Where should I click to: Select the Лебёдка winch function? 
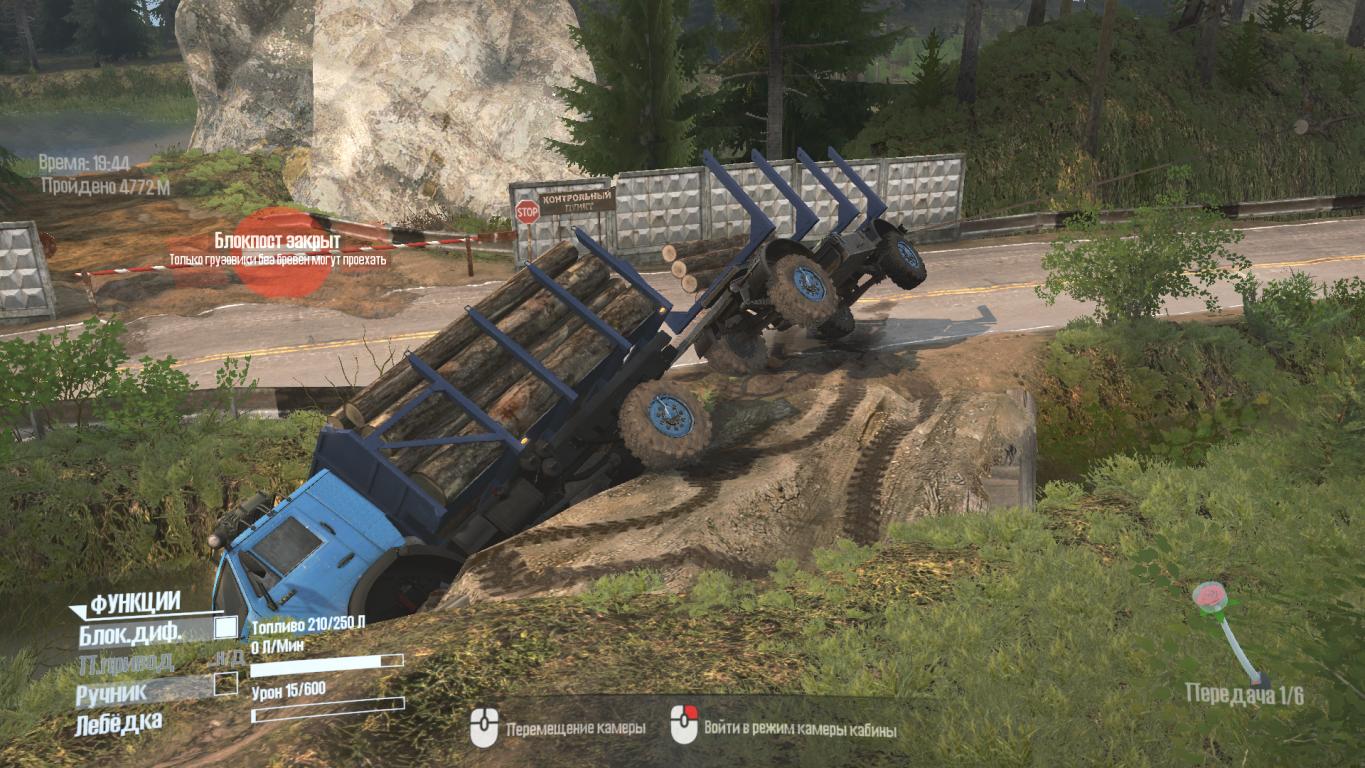tap(119, 722)
